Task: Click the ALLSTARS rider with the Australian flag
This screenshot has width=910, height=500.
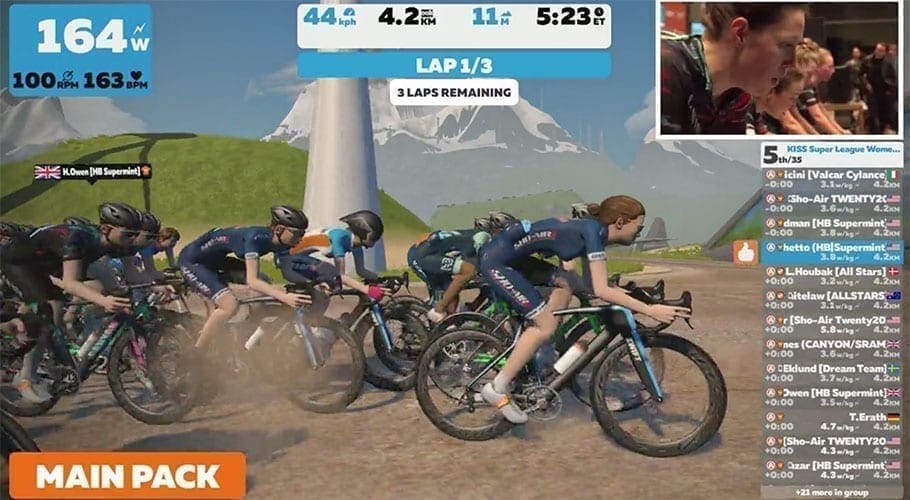Action: 832,300
